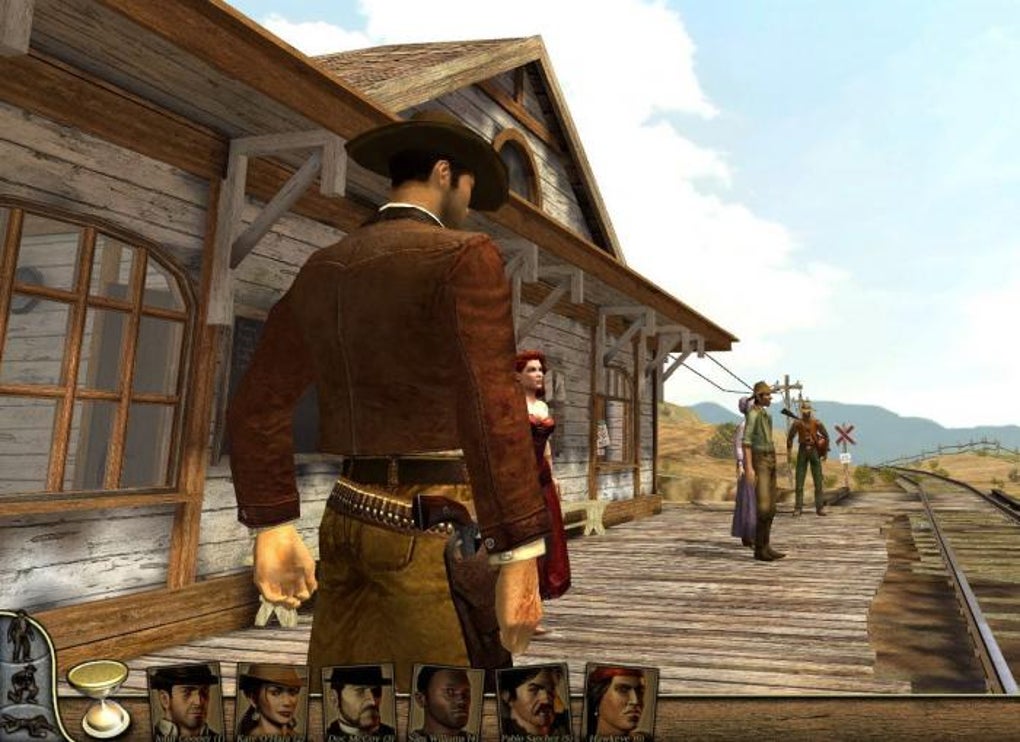Switch to Hawkeye's portrait
The width and height of the screenshot is (1020, 742).
coord(620,702)
